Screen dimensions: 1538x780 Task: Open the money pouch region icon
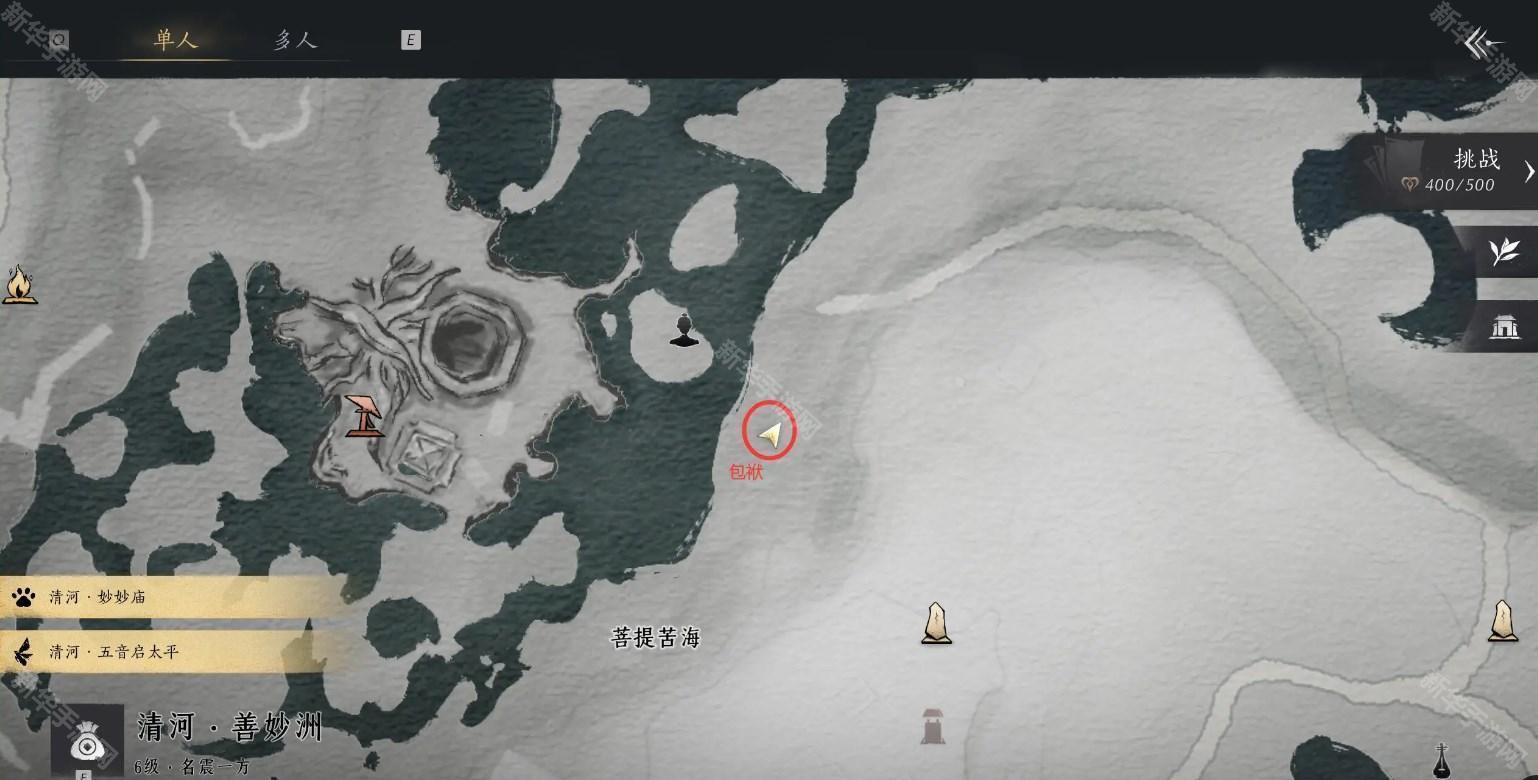(x=87, y=741)
